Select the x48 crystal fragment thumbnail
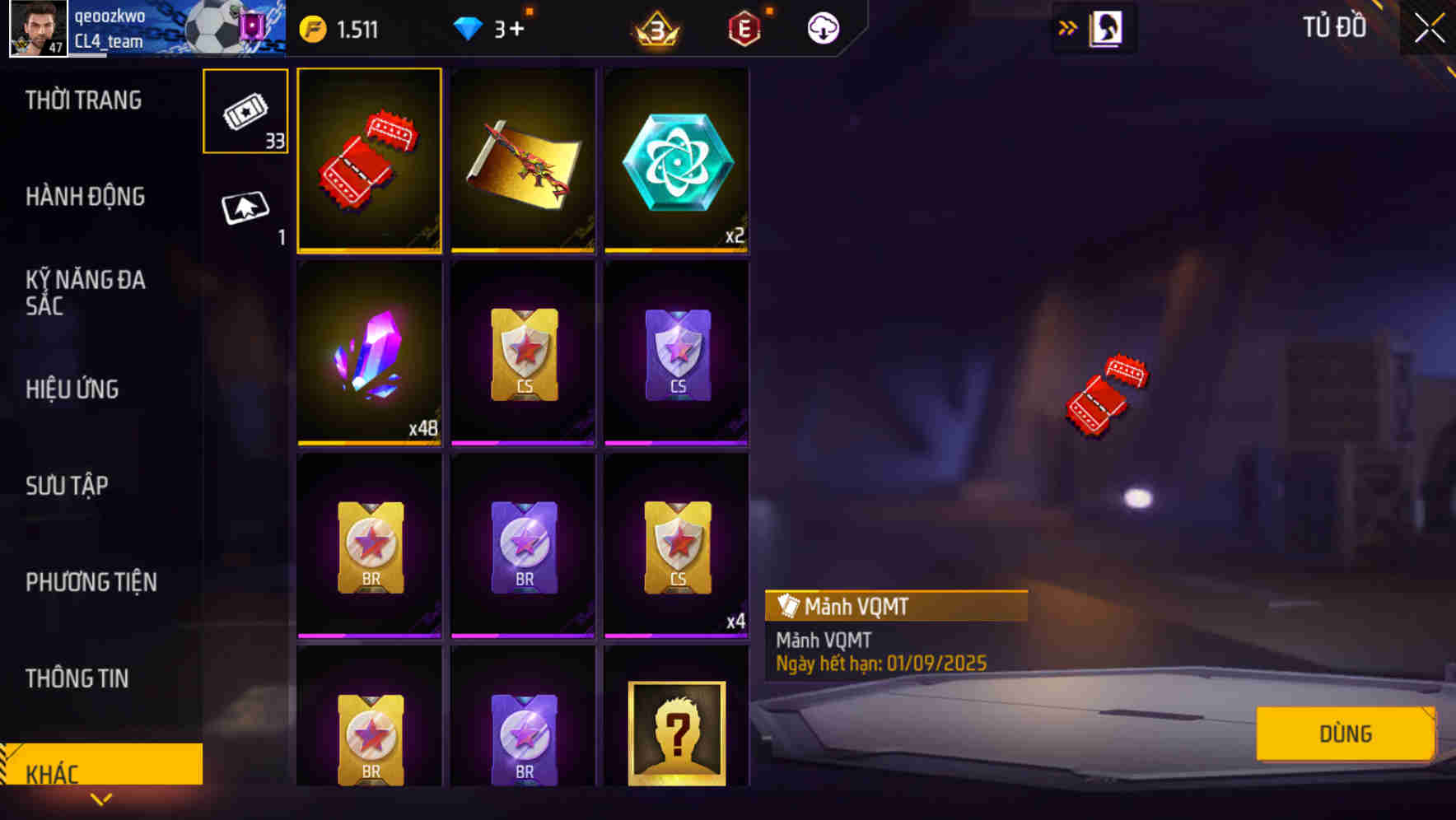This screenshot has height=820, width=1456. (x=369, y=354)
